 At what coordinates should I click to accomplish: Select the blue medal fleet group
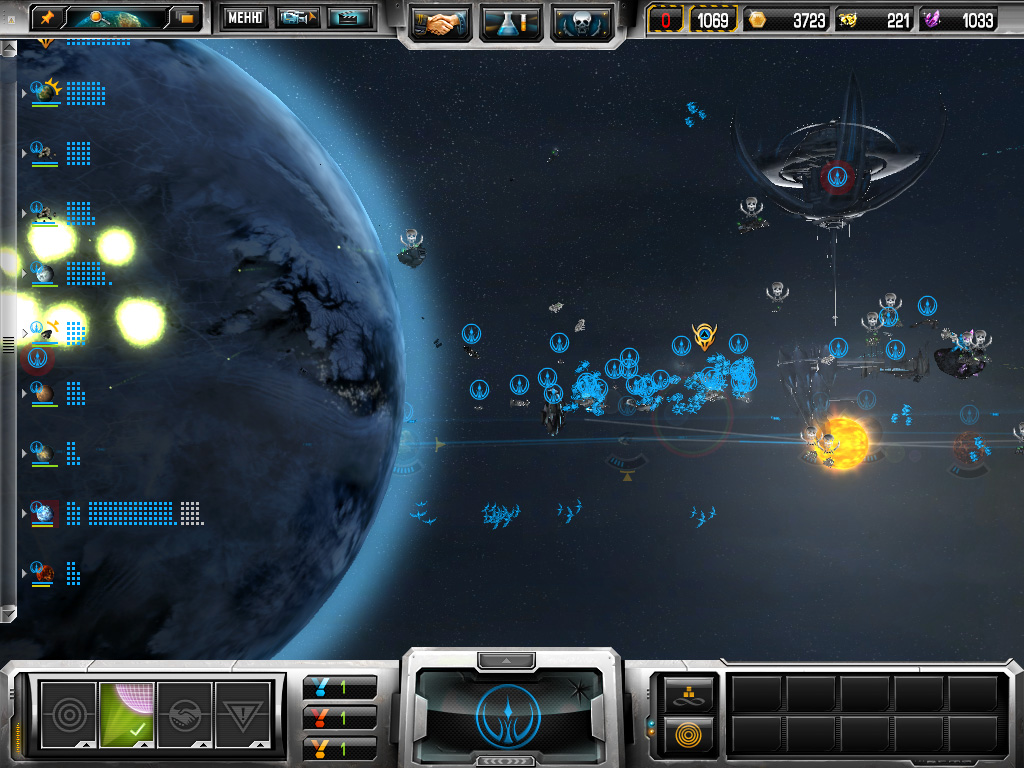point(339,687)
